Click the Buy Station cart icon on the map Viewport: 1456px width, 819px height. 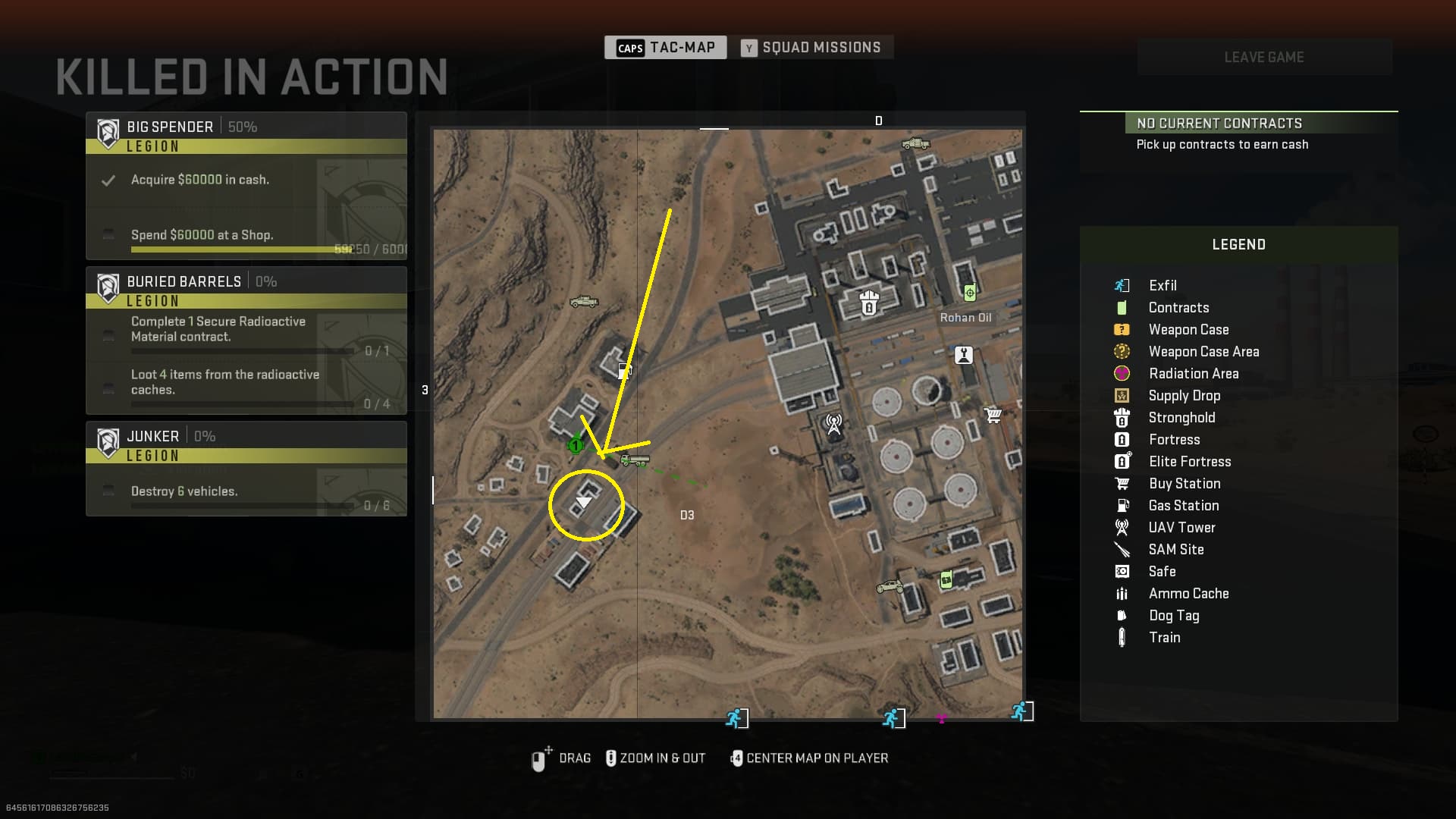[x=992, y=415]
